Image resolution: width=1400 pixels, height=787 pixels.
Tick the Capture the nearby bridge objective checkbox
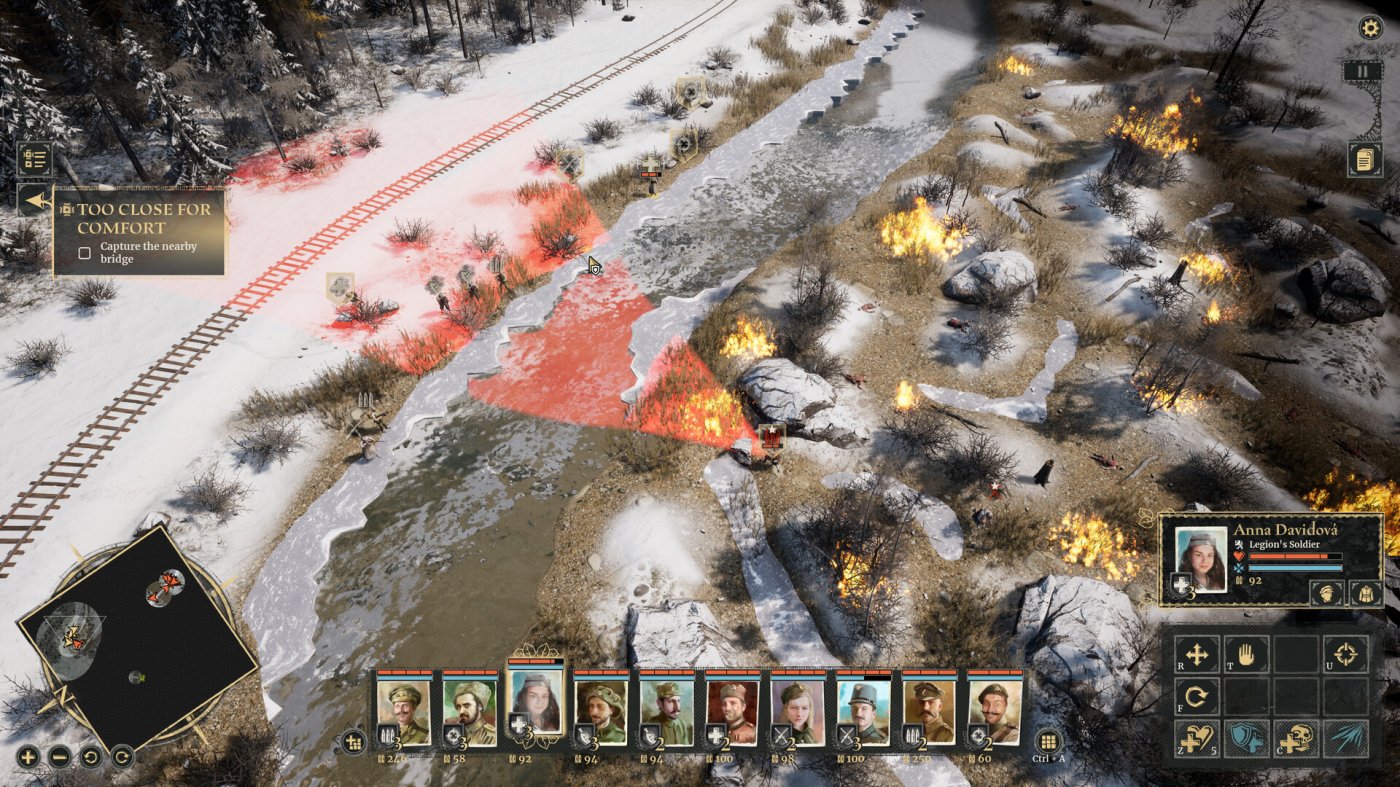pos(85,252)
